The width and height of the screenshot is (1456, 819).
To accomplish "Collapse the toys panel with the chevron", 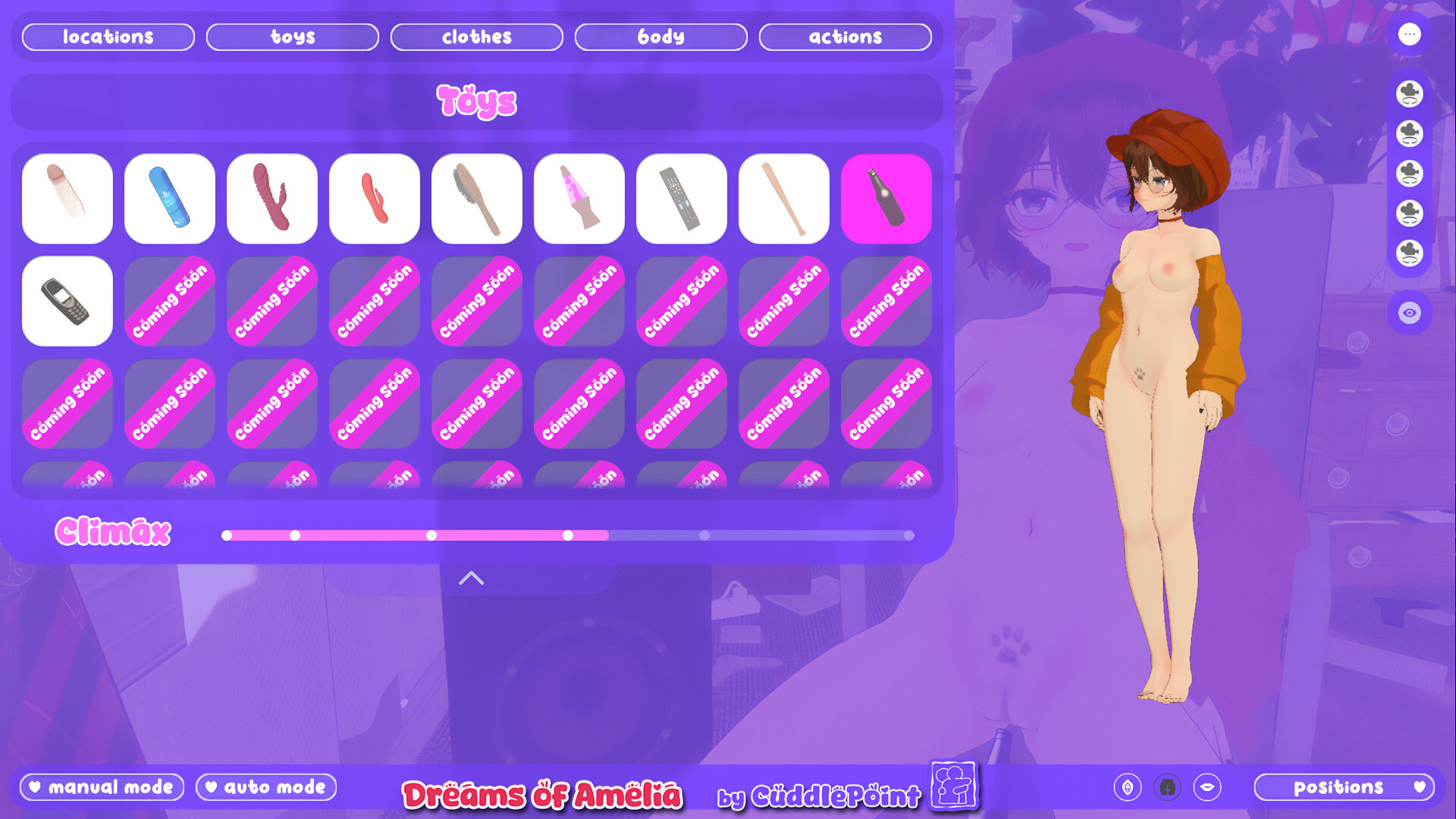I will (x=472, y=578).
